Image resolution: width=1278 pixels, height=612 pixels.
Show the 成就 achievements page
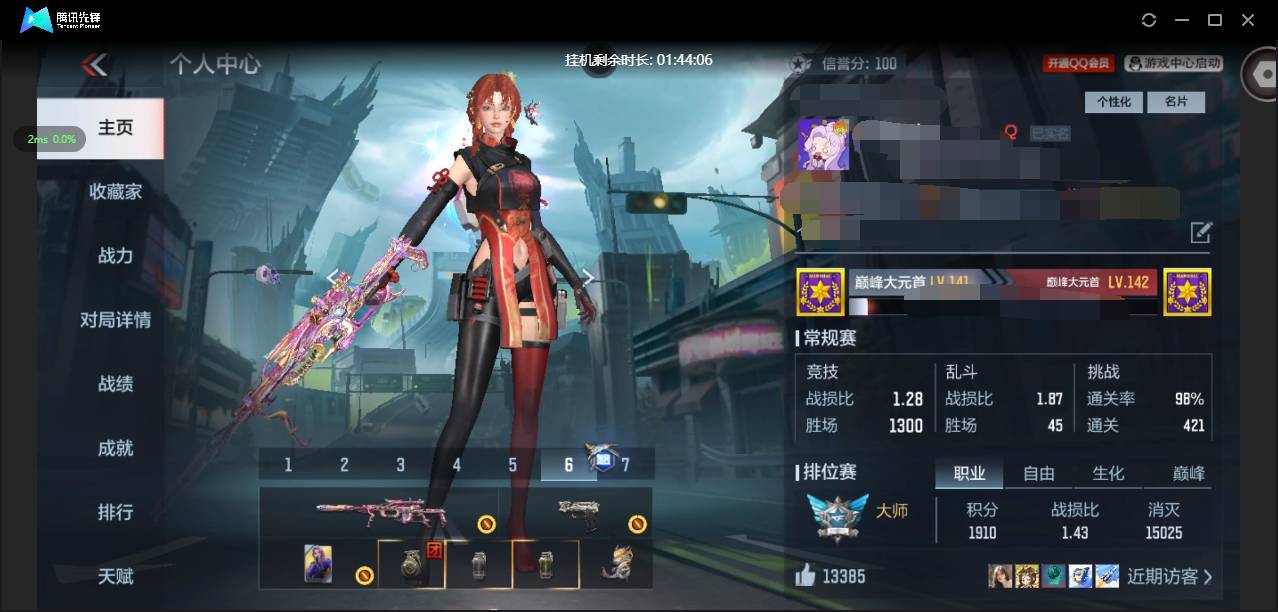115,448
